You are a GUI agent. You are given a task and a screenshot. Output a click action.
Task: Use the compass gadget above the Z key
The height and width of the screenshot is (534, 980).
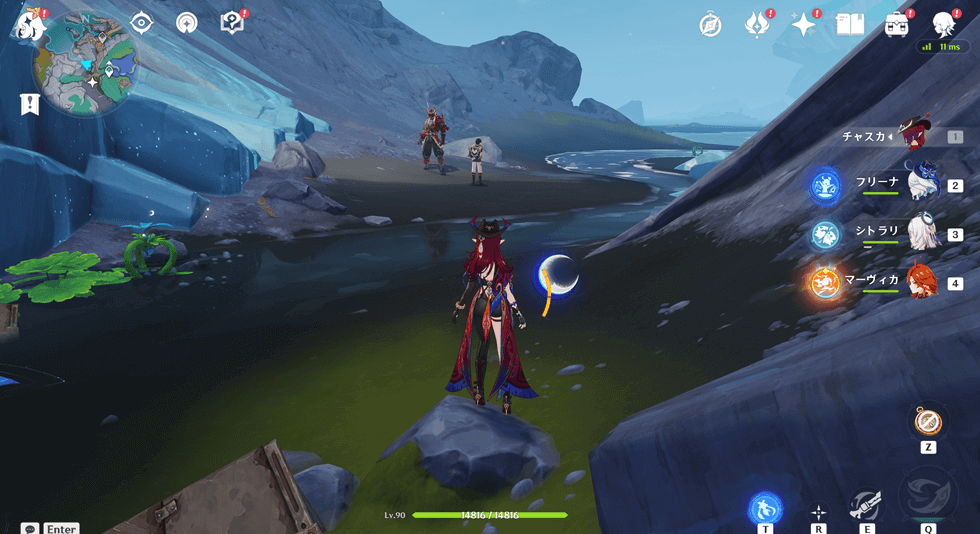coord(928,420)
